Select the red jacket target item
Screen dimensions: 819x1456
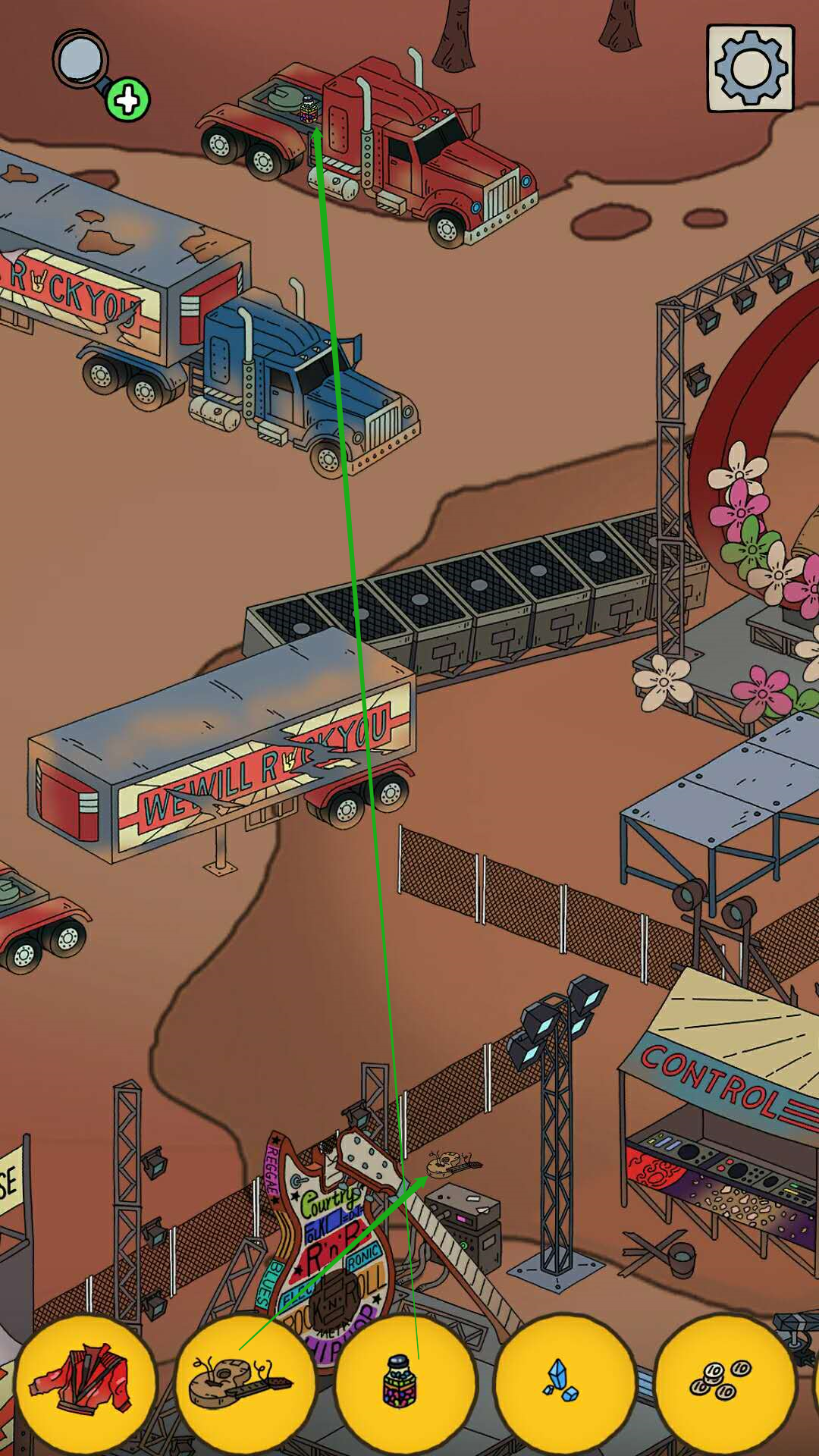[x=85, y=1382]
